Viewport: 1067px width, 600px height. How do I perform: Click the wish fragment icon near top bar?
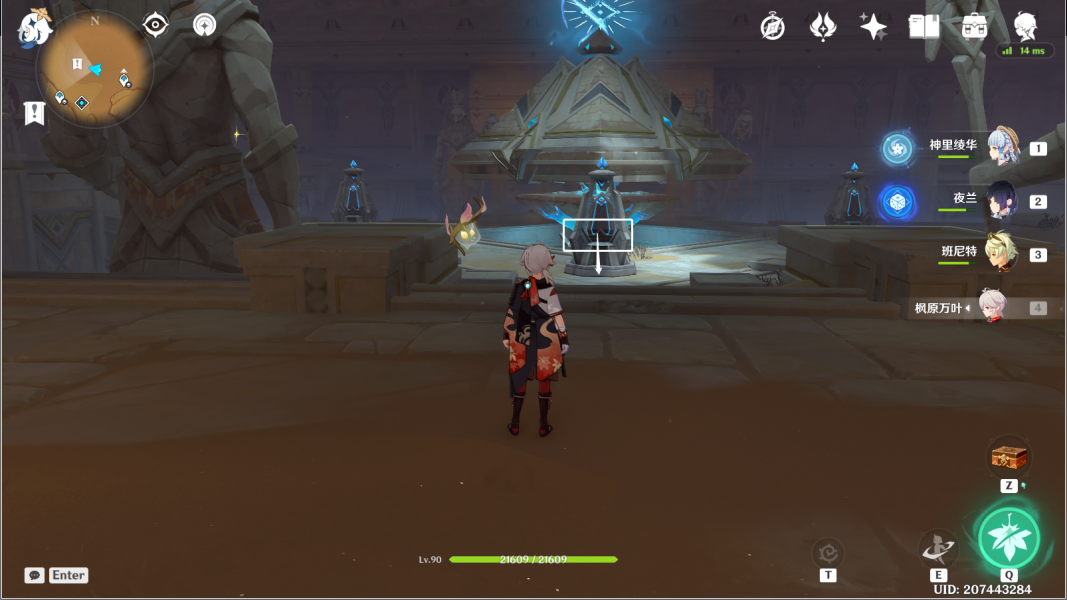tap(822, 27)
